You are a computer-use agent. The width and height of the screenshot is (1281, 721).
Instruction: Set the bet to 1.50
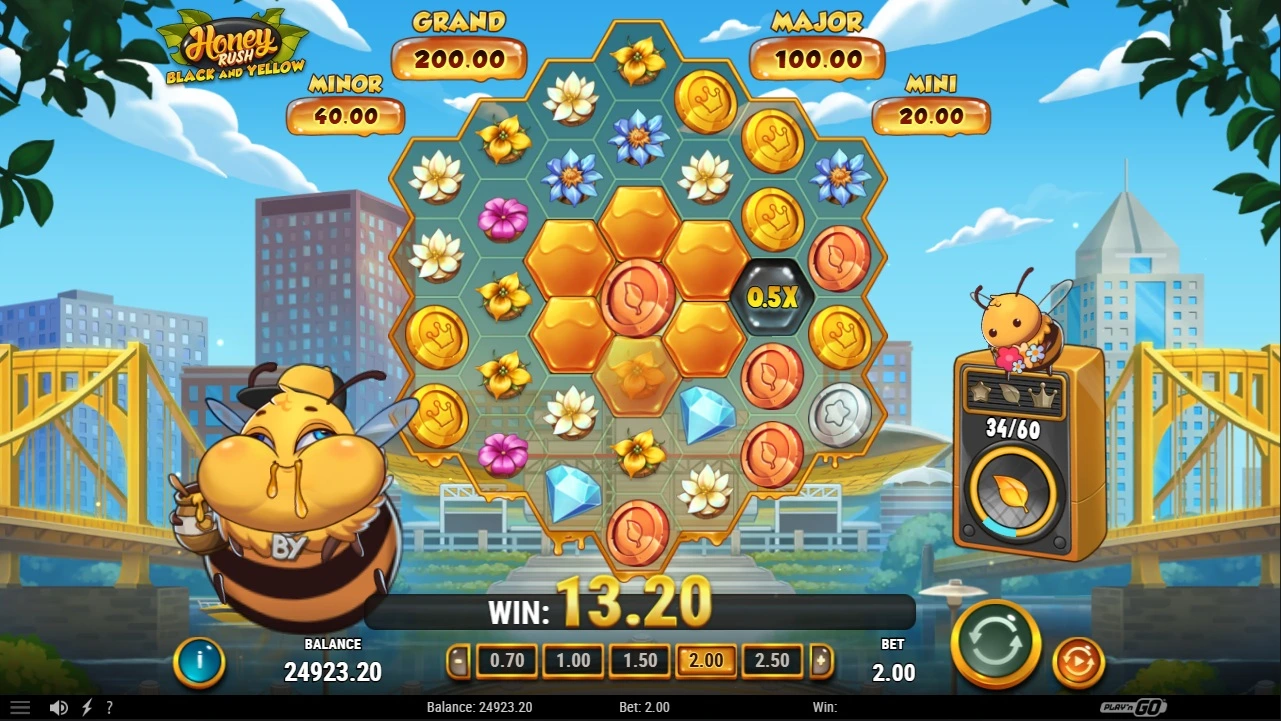(x=640, y=661)
